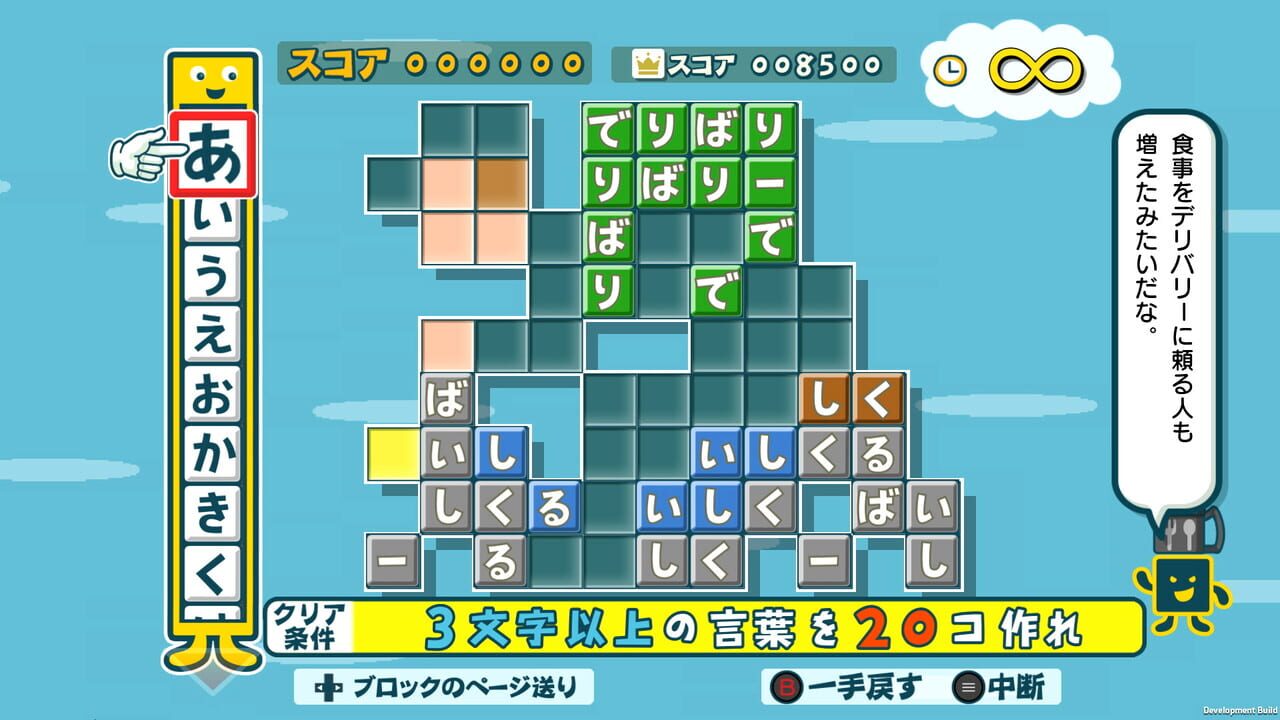Click the crown icon next to the target score

click(650, 62)
